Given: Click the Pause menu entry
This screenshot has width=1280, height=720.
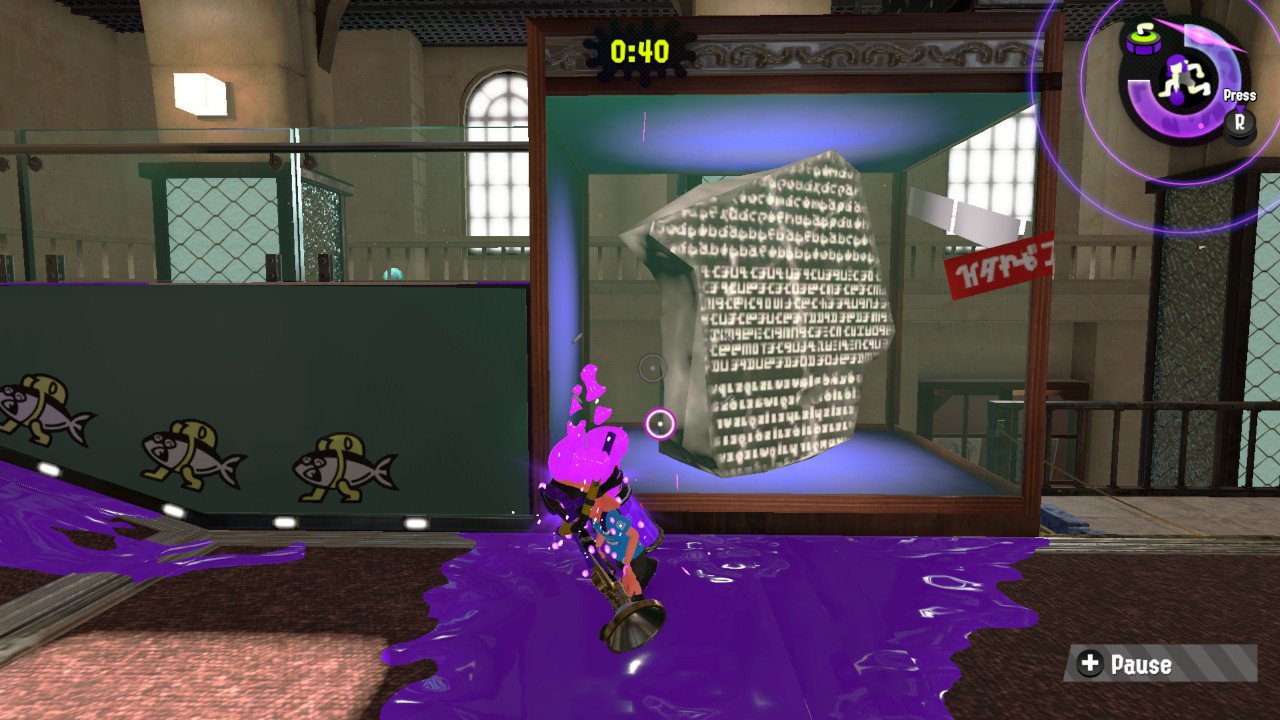Looking at the screenshot, I should [x=1139, y=664].
